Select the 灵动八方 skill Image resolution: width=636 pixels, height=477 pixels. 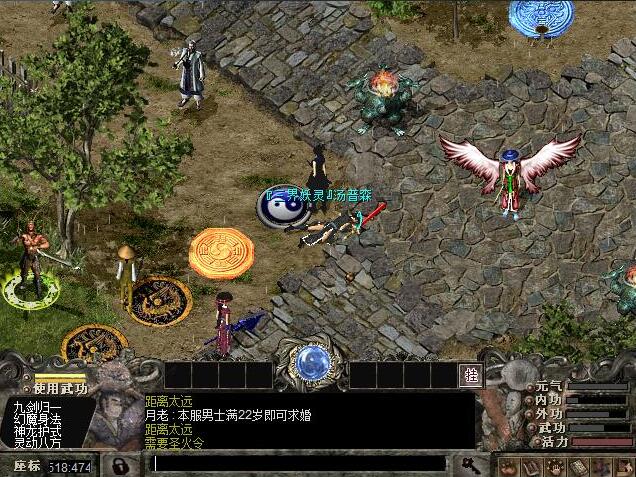coord(37,443)
